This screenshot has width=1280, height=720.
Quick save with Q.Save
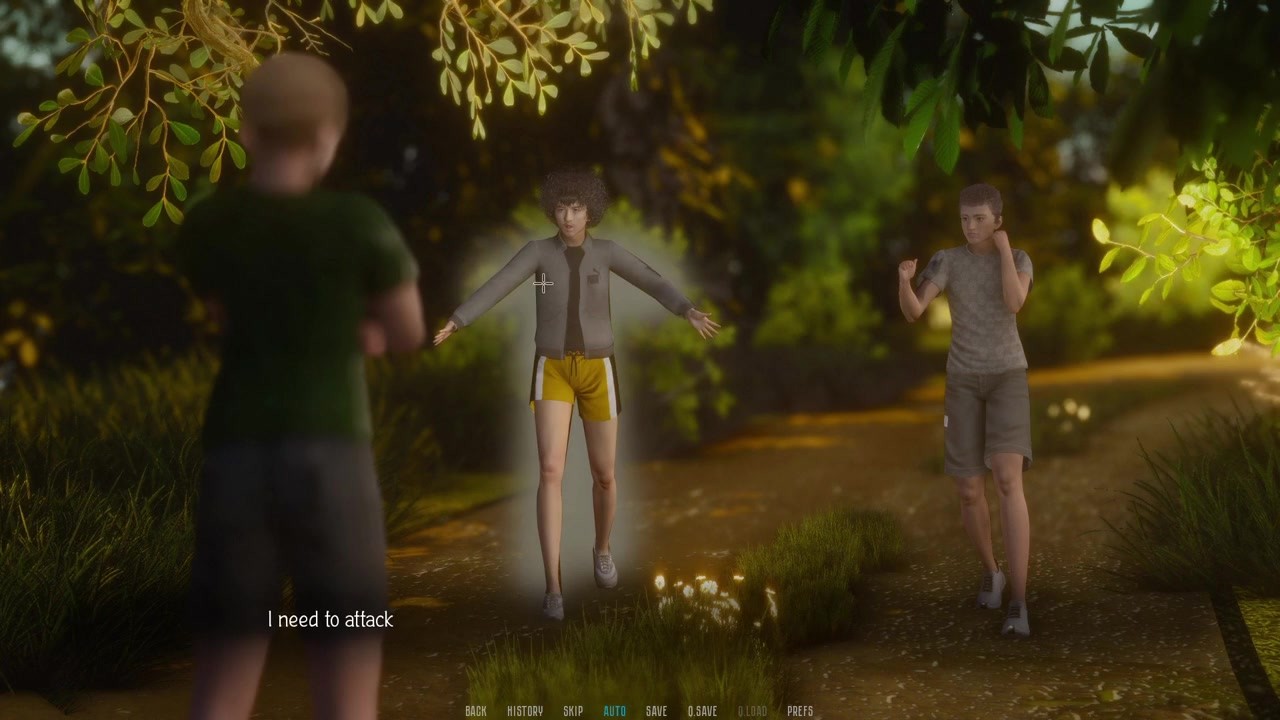click(702, 711)
